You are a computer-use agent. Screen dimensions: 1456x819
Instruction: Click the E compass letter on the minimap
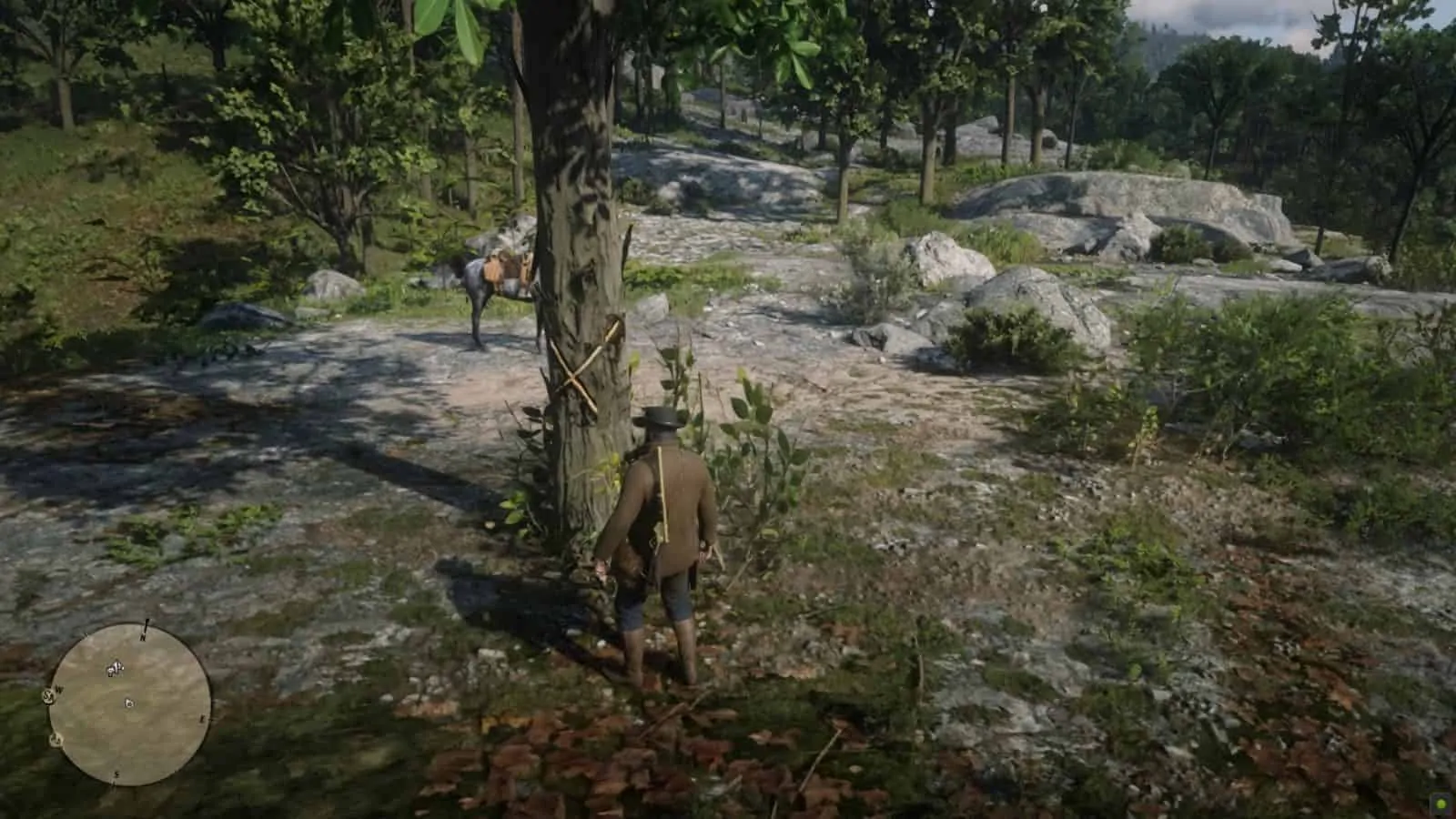coord(203,717)
